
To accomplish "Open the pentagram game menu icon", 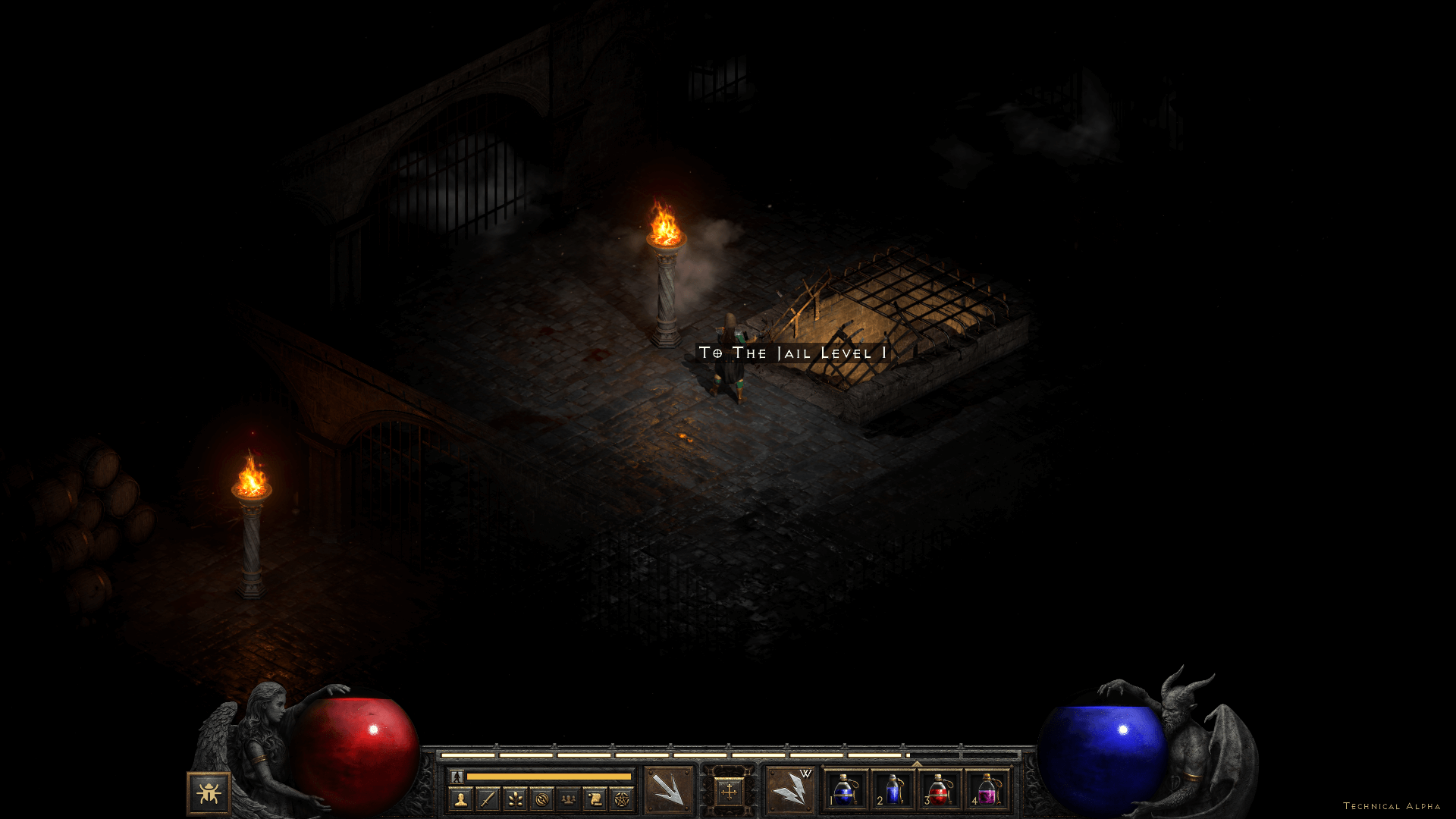I will point(622,799).
